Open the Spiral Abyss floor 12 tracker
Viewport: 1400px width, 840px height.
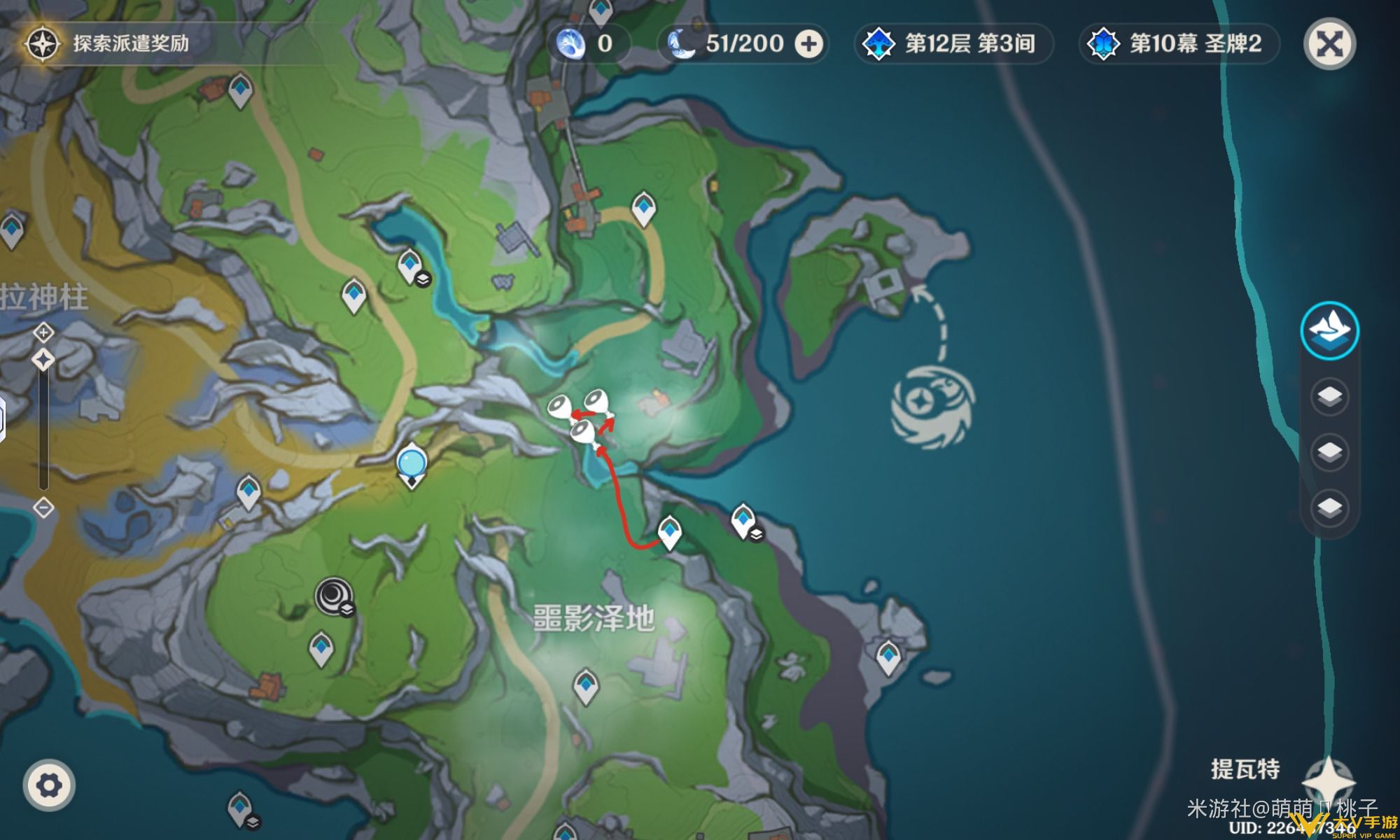pyautogui.click(x=954, y=44)
